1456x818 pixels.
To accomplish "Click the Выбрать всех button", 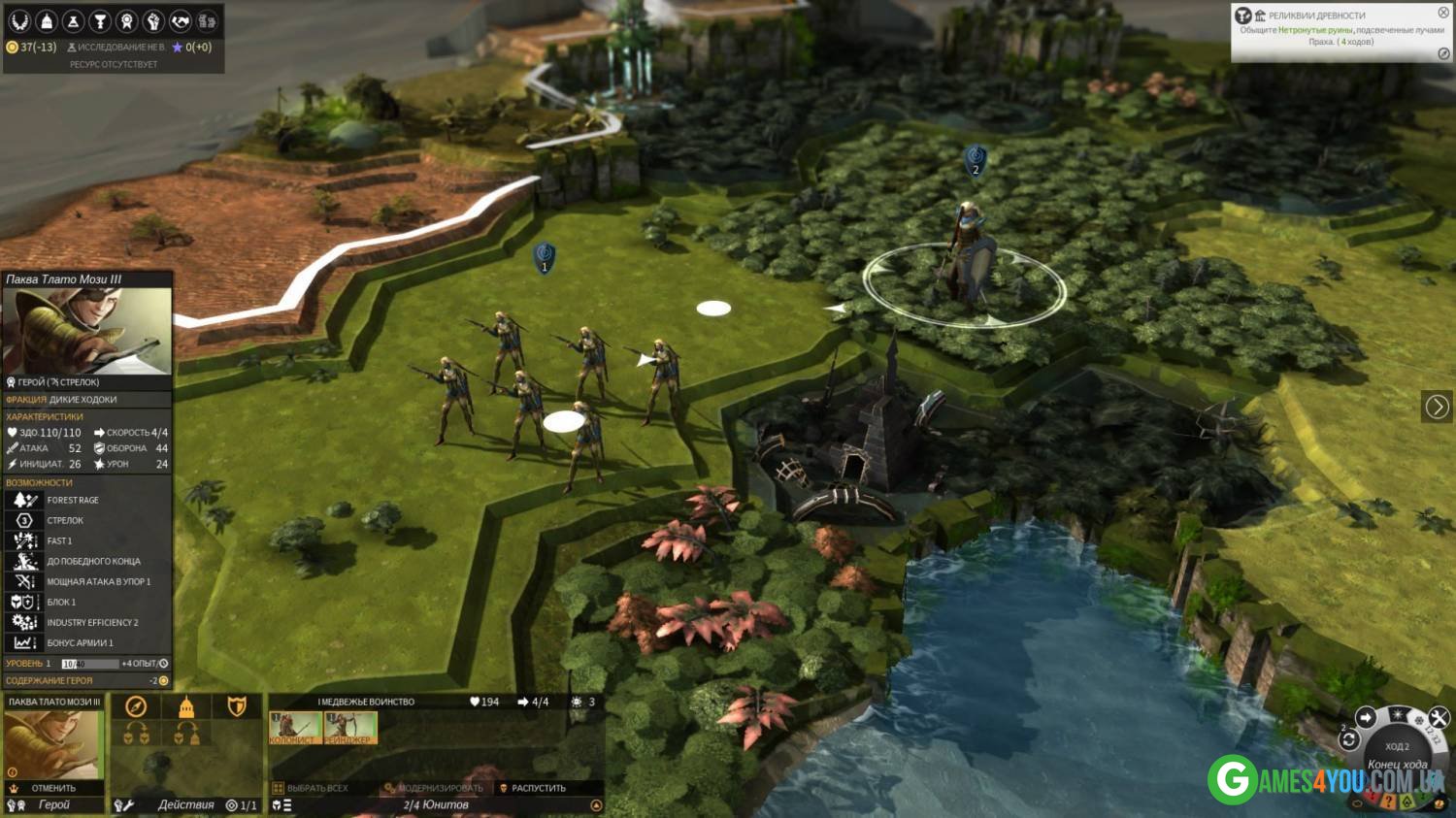I will point(316,788).
